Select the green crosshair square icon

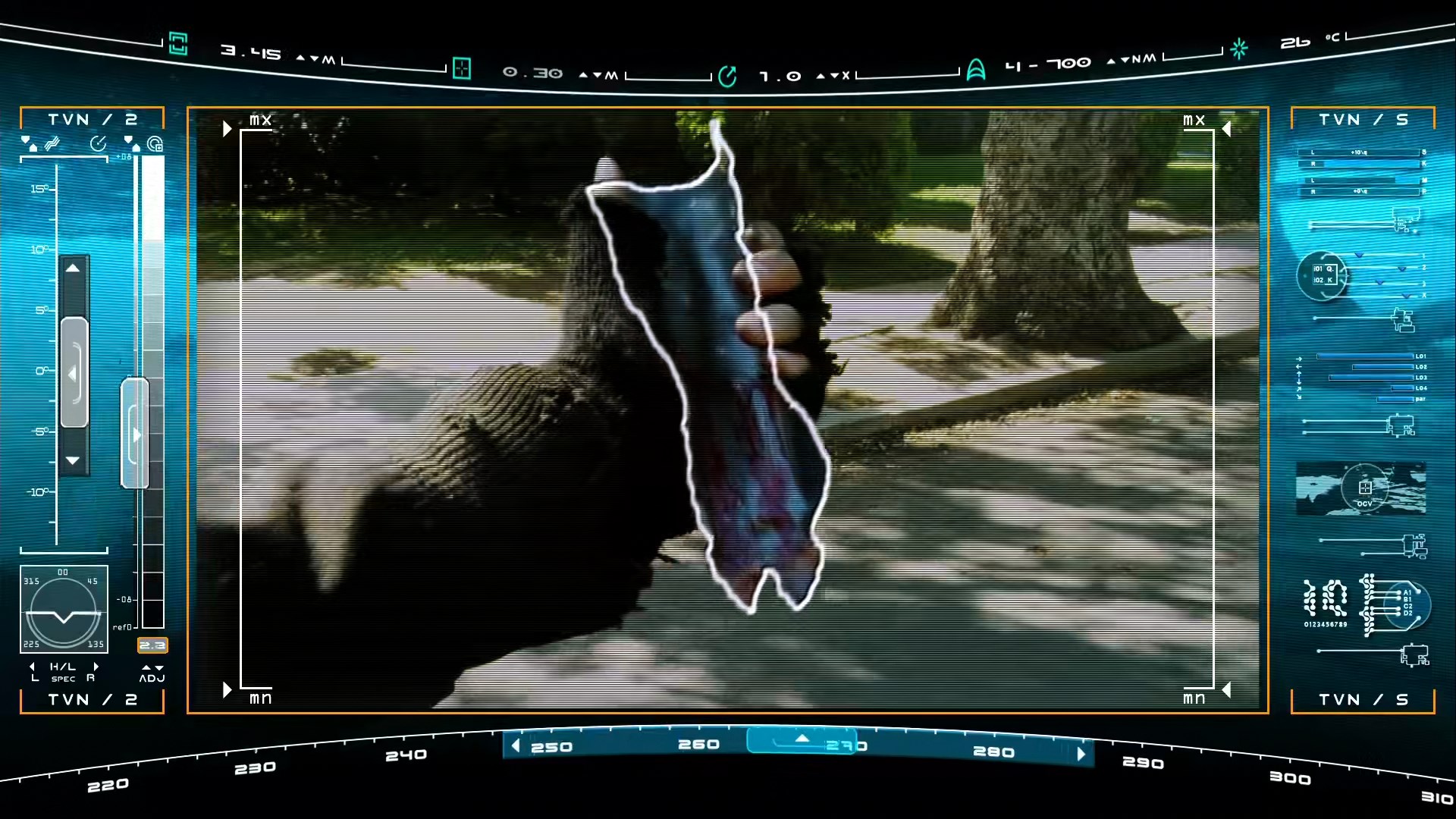[461, 69]
